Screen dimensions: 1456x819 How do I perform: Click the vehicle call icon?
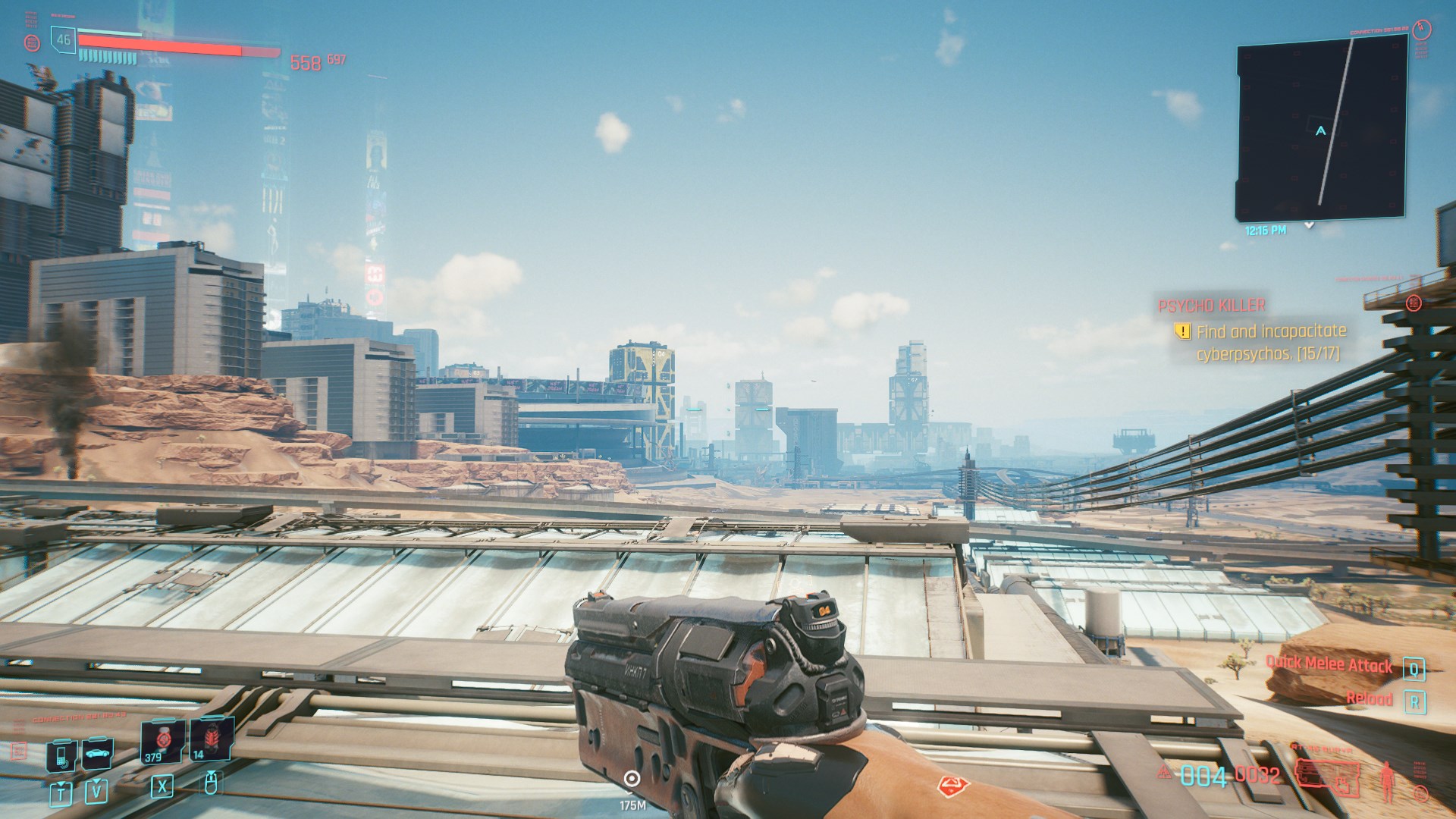[x=97, y=755]
